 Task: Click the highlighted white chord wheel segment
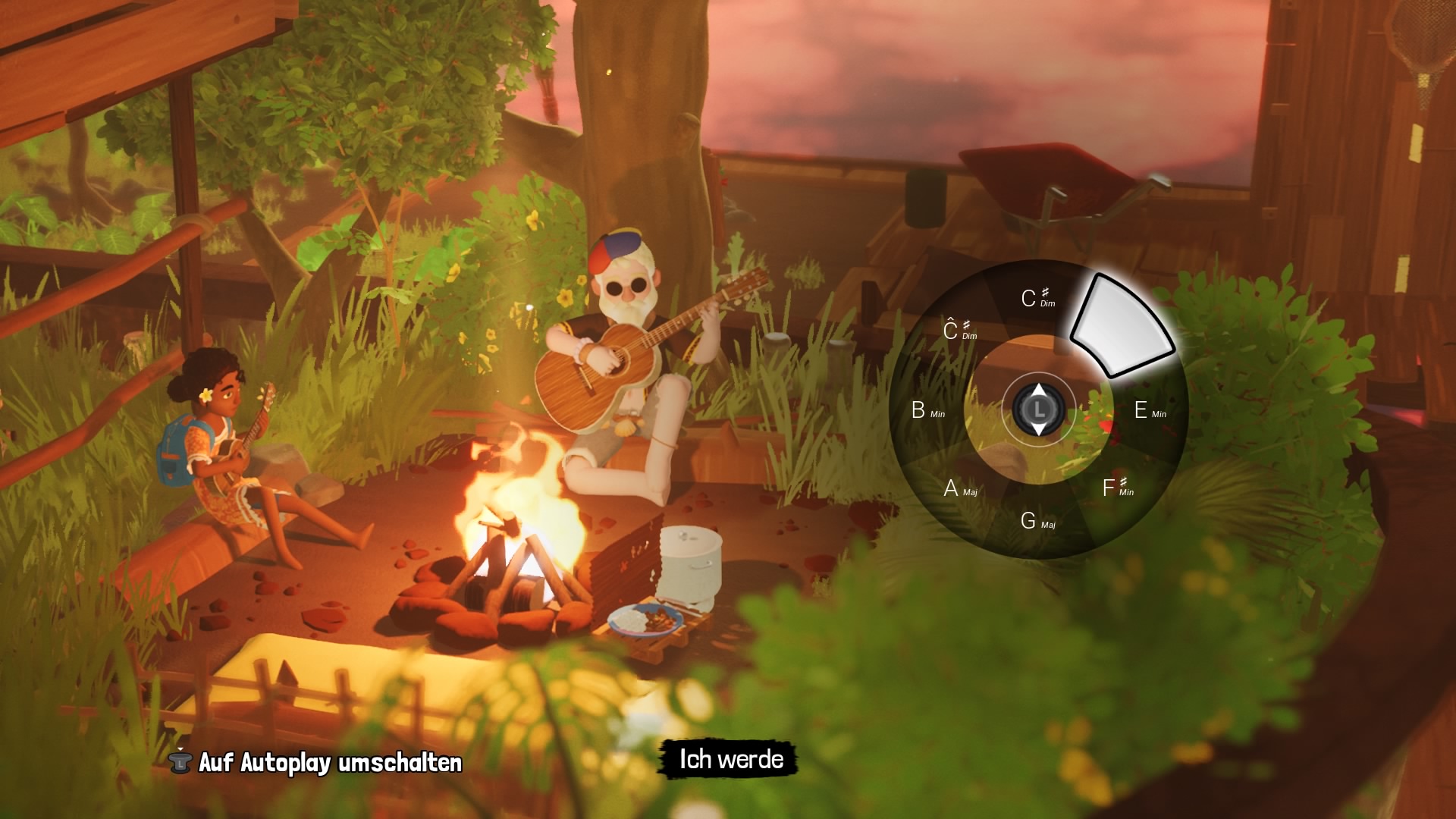1122,328
